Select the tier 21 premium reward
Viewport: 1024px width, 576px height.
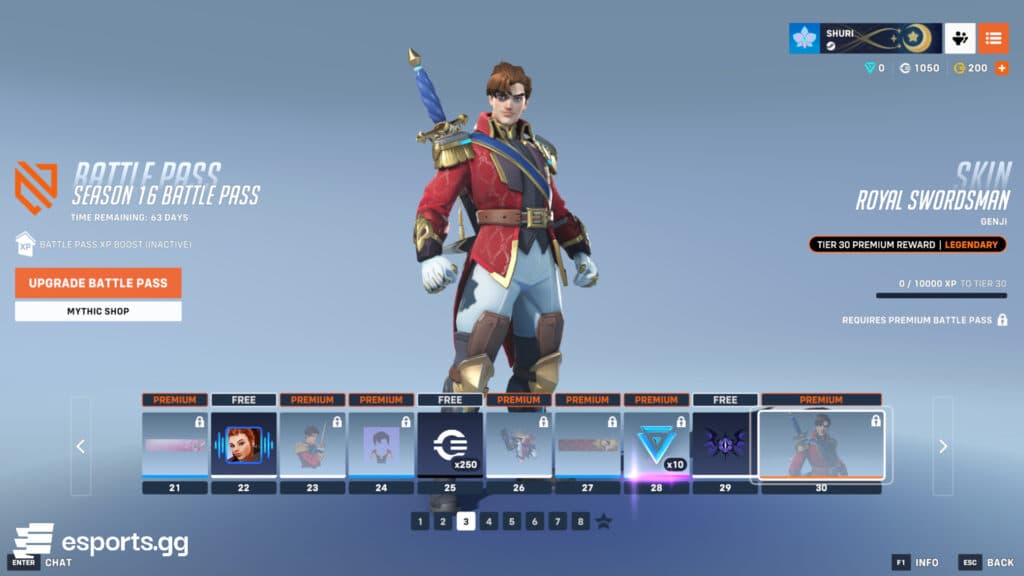coord(175,444)
